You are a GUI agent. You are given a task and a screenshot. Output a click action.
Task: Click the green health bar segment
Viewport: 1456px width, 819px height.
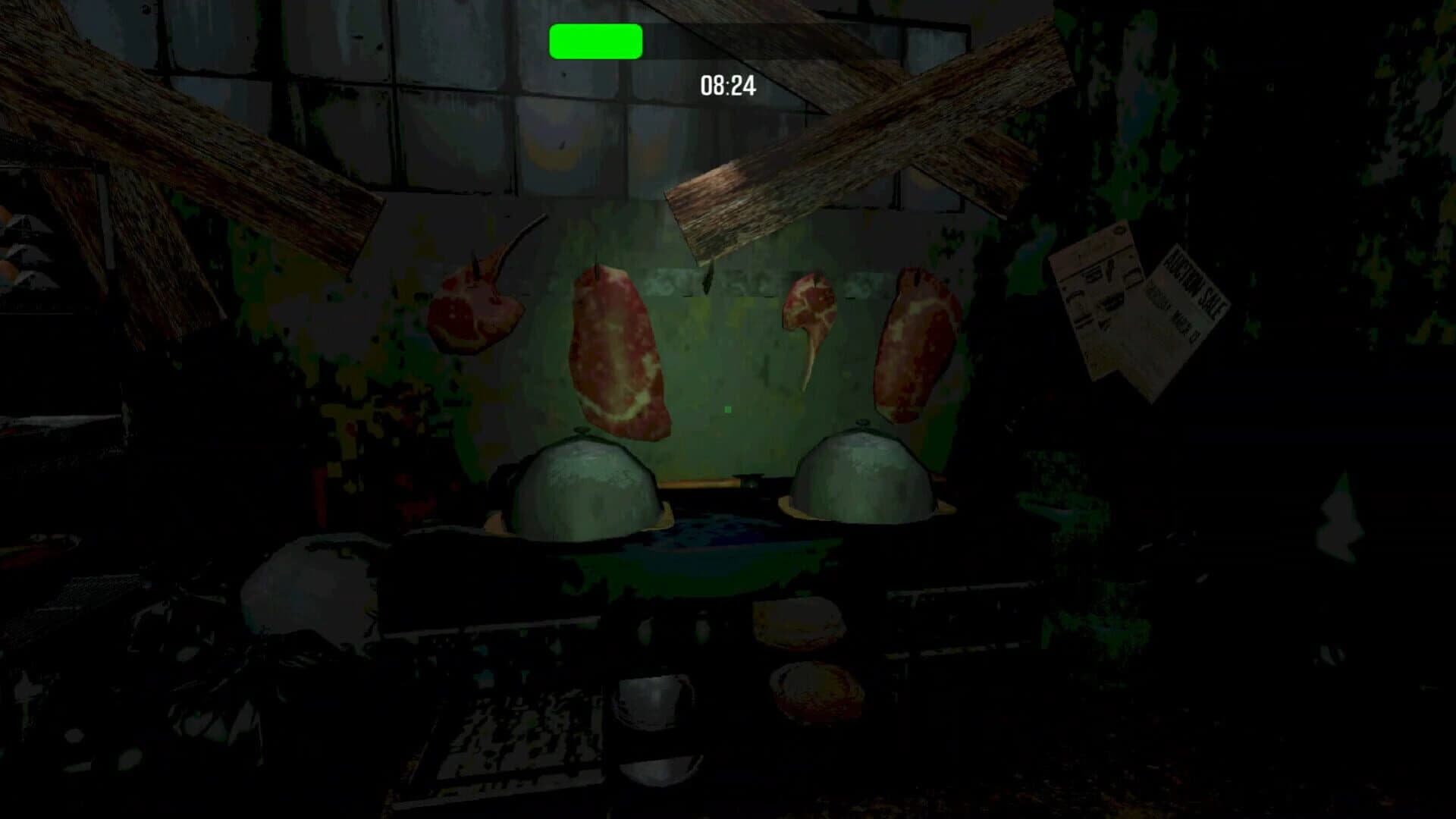coord(595,42)
